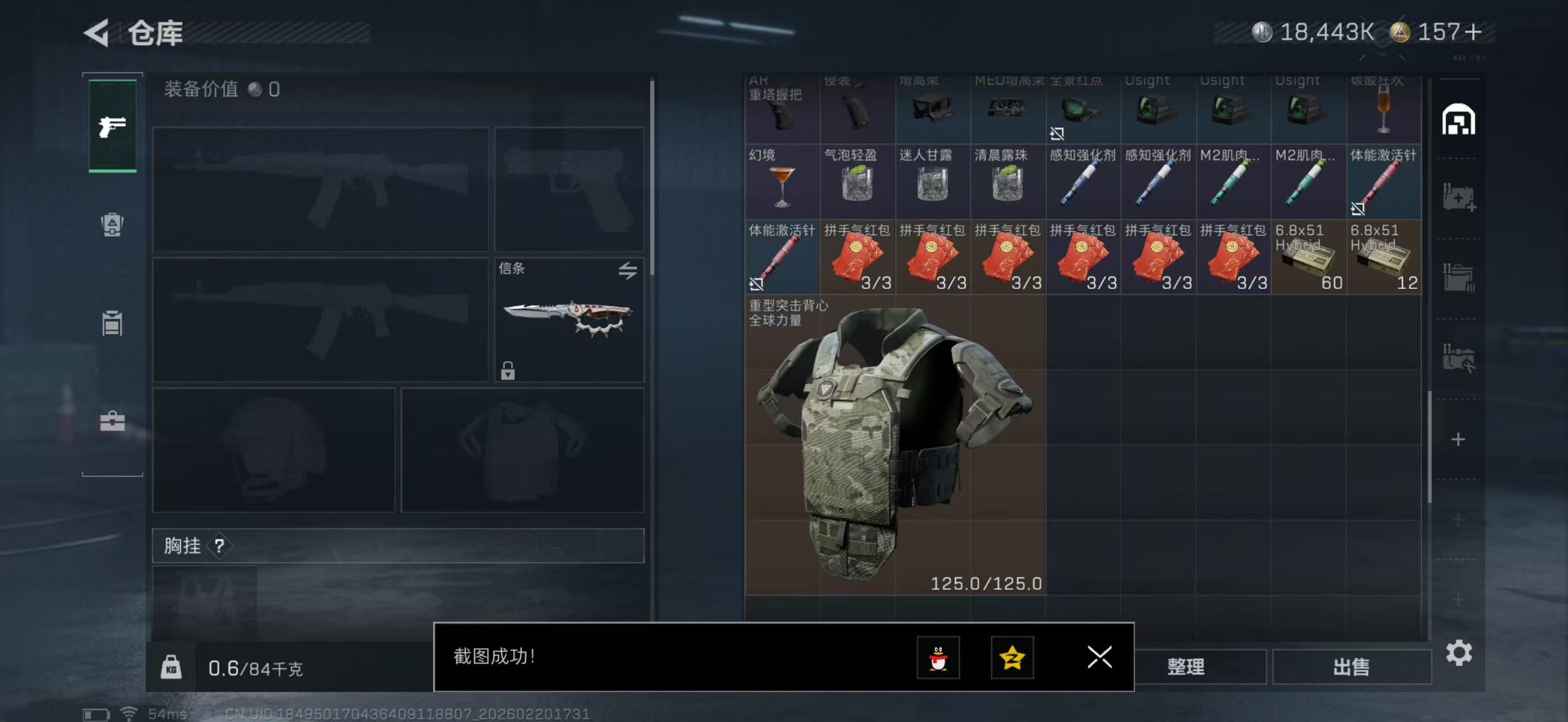Tap the swap arrows on the knife slot
Screen dimensions: 1568x722
pos(628,270)
